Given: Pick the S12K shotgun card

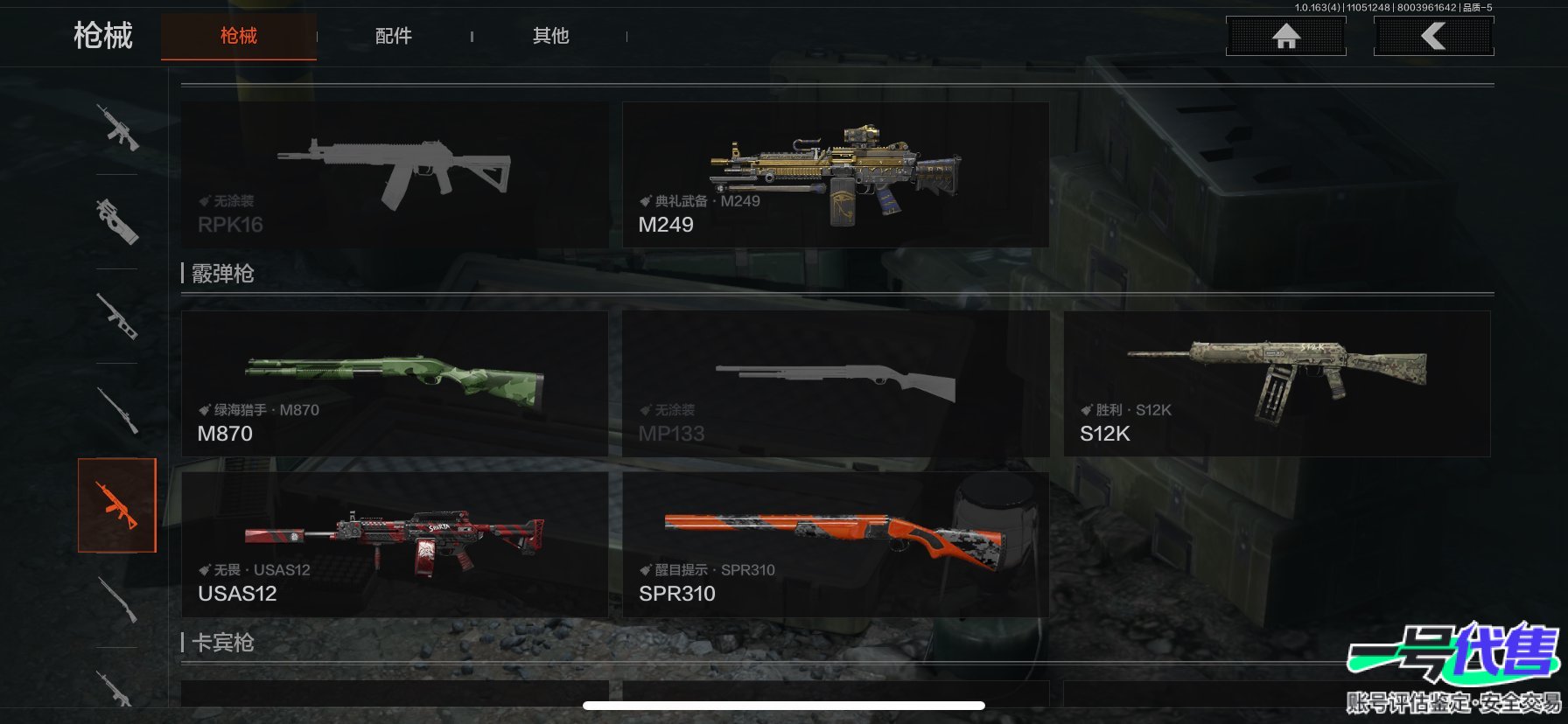Looking at the screenshot, I should pos(1277,384).
